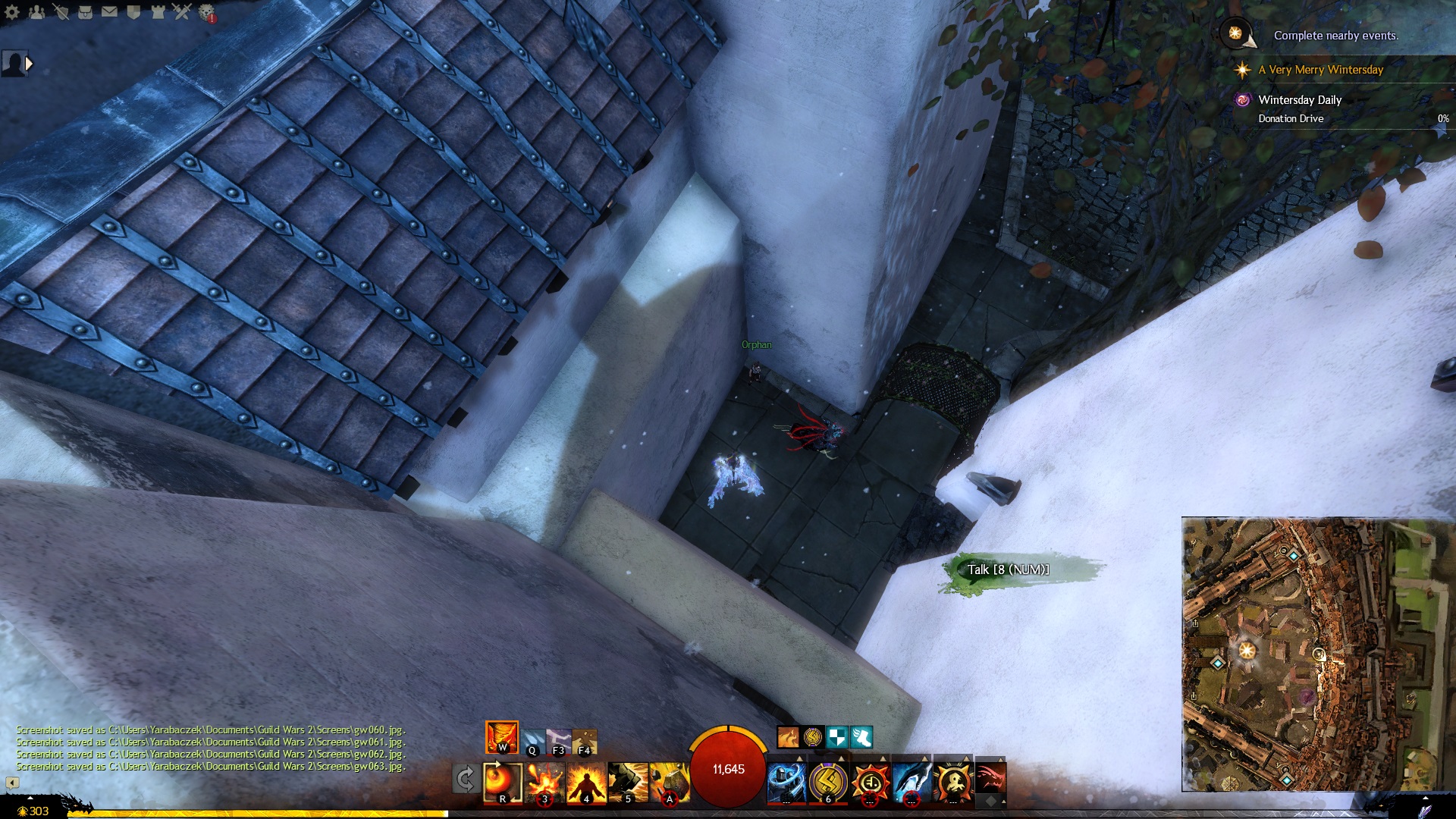Click the weapon swap arrow button
Viewport: 1456px width, 819px height.
click(465, 779)
